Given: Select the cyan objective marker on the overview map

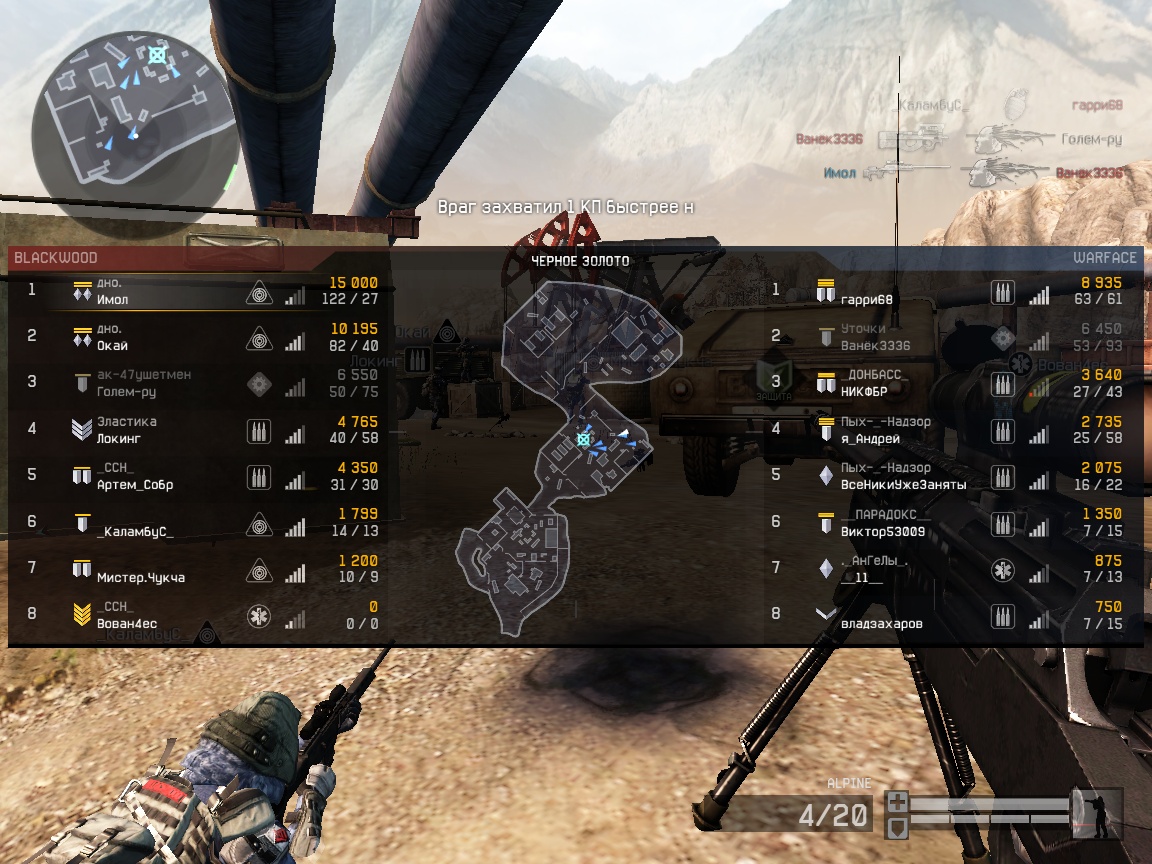Looking at the screenshot, I should pyautogui.click(x=584, y=439).
